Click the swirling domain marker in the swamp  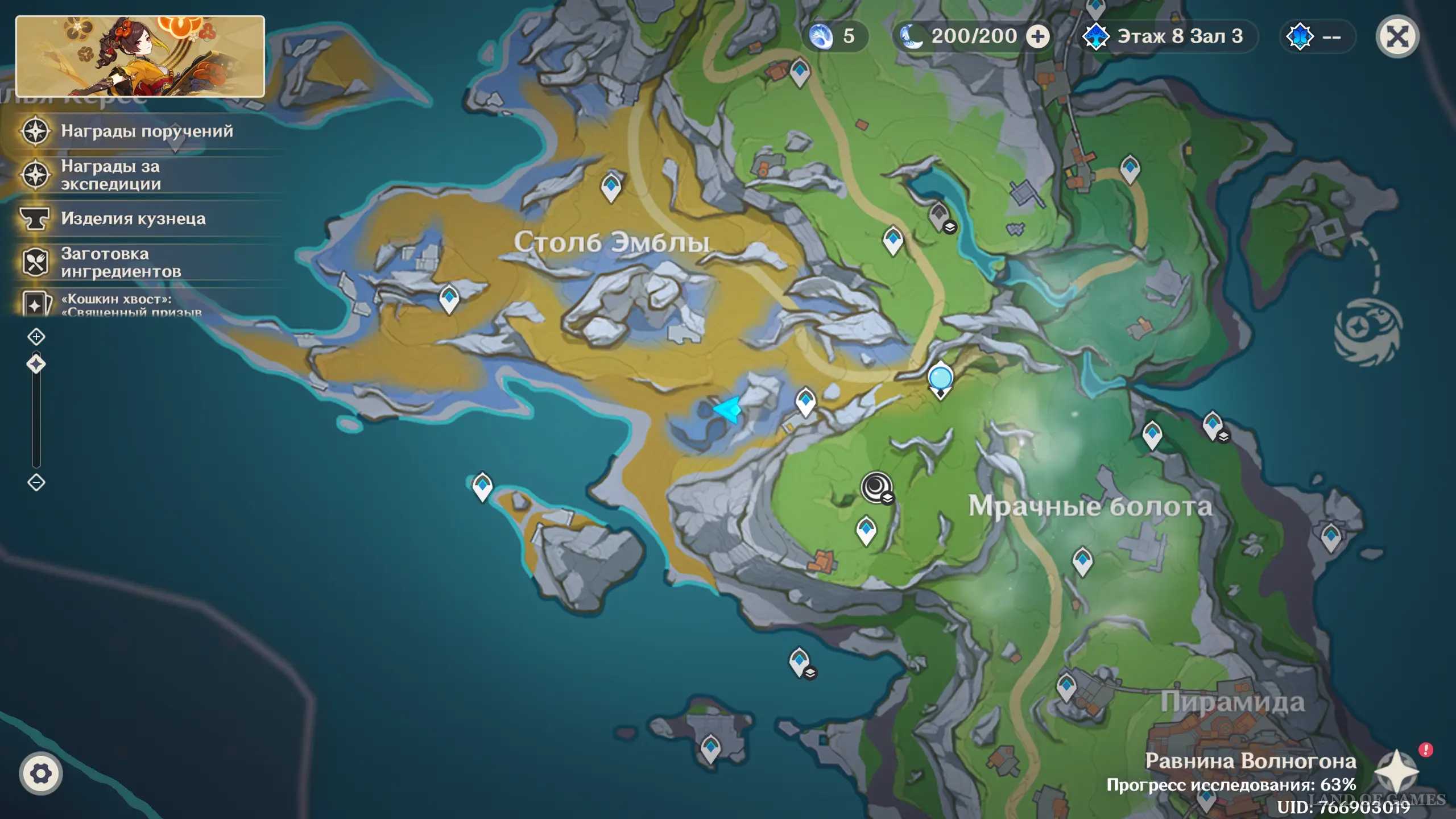coord(876,487)
